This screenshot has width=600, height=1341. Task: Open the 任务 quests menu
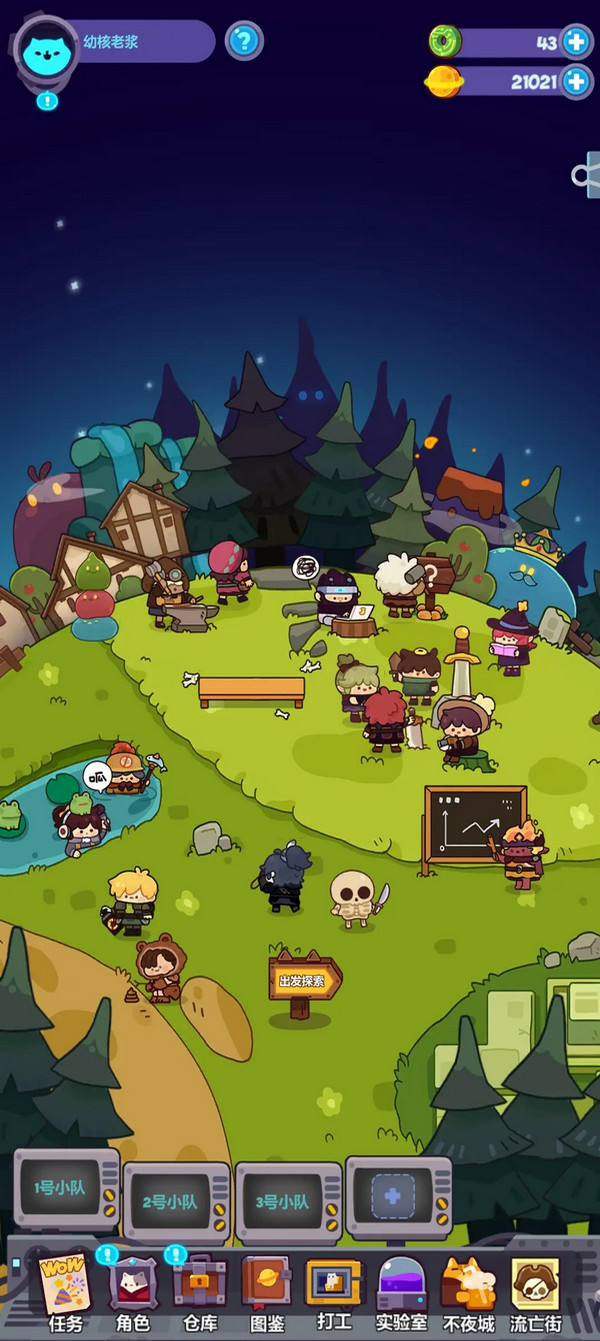66,1292
